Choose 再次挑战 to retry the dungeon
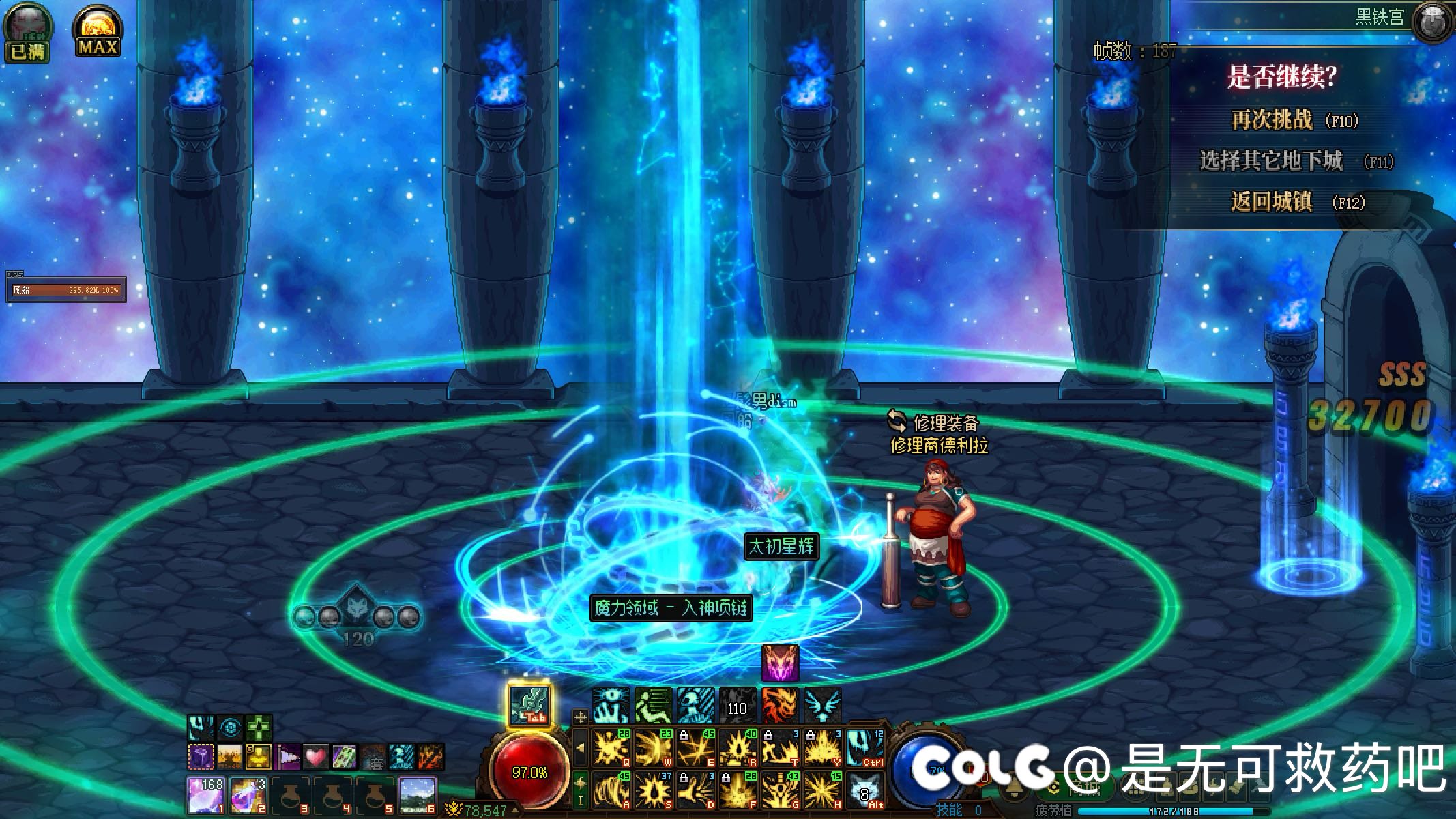Image resolution: width=1456 pixels, height=819 pixels. click(x=1272, y=120)
